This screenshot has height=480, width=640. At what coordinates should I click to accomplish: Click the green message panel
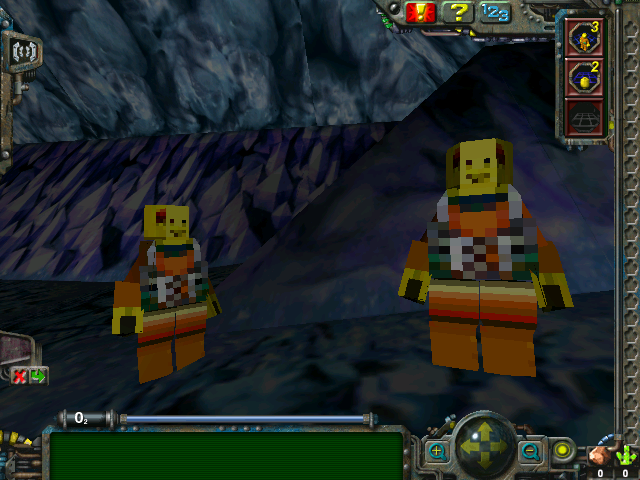coord(226,455)
